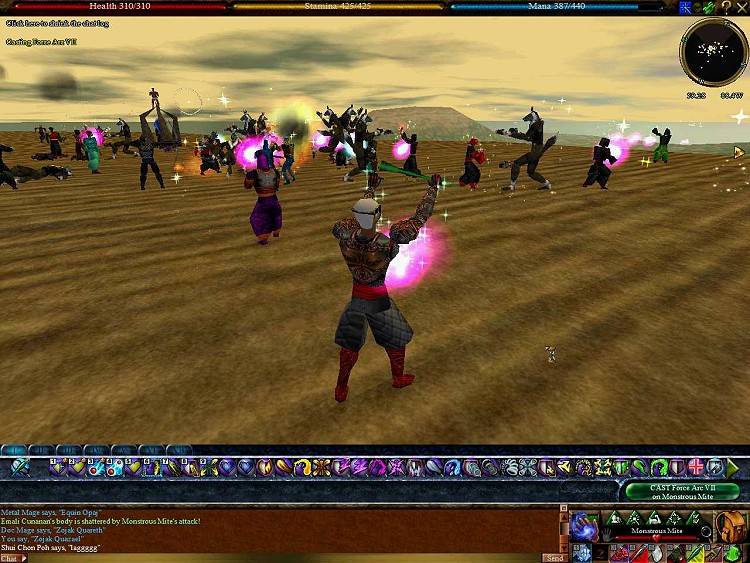This screenshot has height=563, width=750.
Task: Select the glowing blue magic hand icon
Action: click(584, 524)
